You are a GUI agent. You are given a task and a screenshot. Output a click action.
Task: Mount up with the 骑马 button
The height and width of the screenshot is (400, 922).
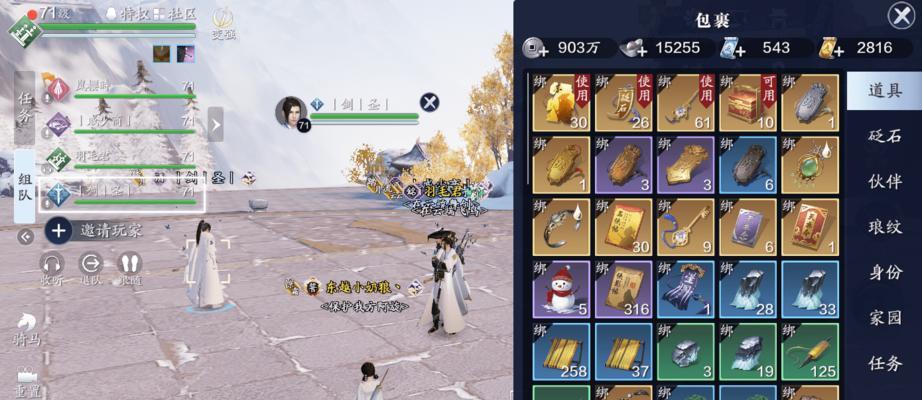[27, 328]
